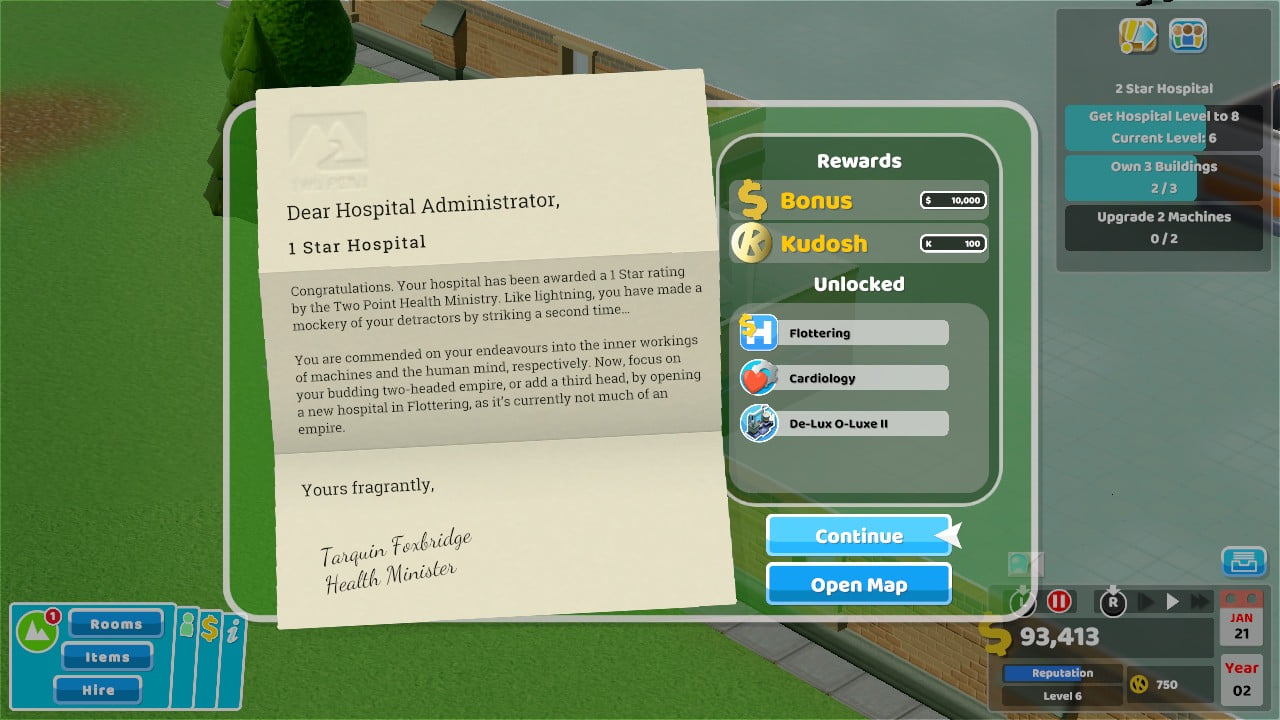Screen dimensions: 1280x720
Task: Select the De-Lux O-Luxe II machine icon
Action: tap(757, 422)
